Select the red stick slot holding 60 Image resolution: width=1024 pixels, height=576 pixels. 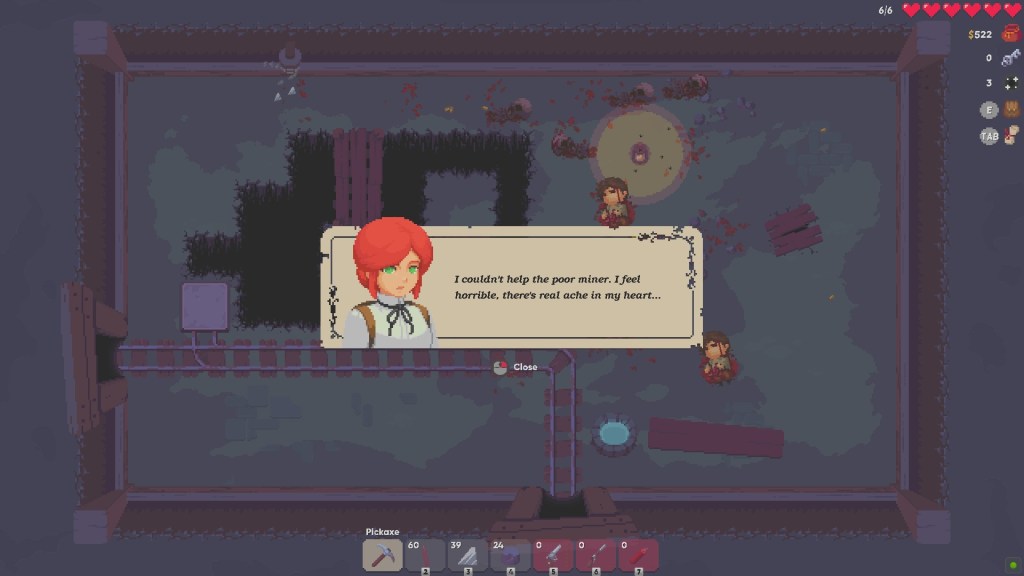pyautogui.click(x=425, y=555)
